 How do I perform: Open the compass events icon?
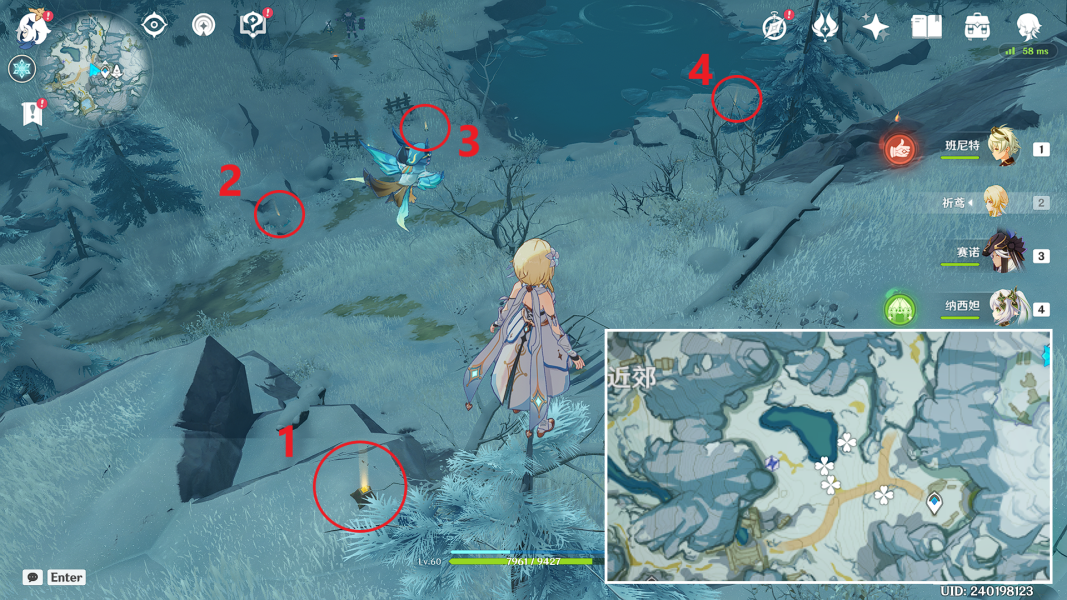(x=775, y=27)
